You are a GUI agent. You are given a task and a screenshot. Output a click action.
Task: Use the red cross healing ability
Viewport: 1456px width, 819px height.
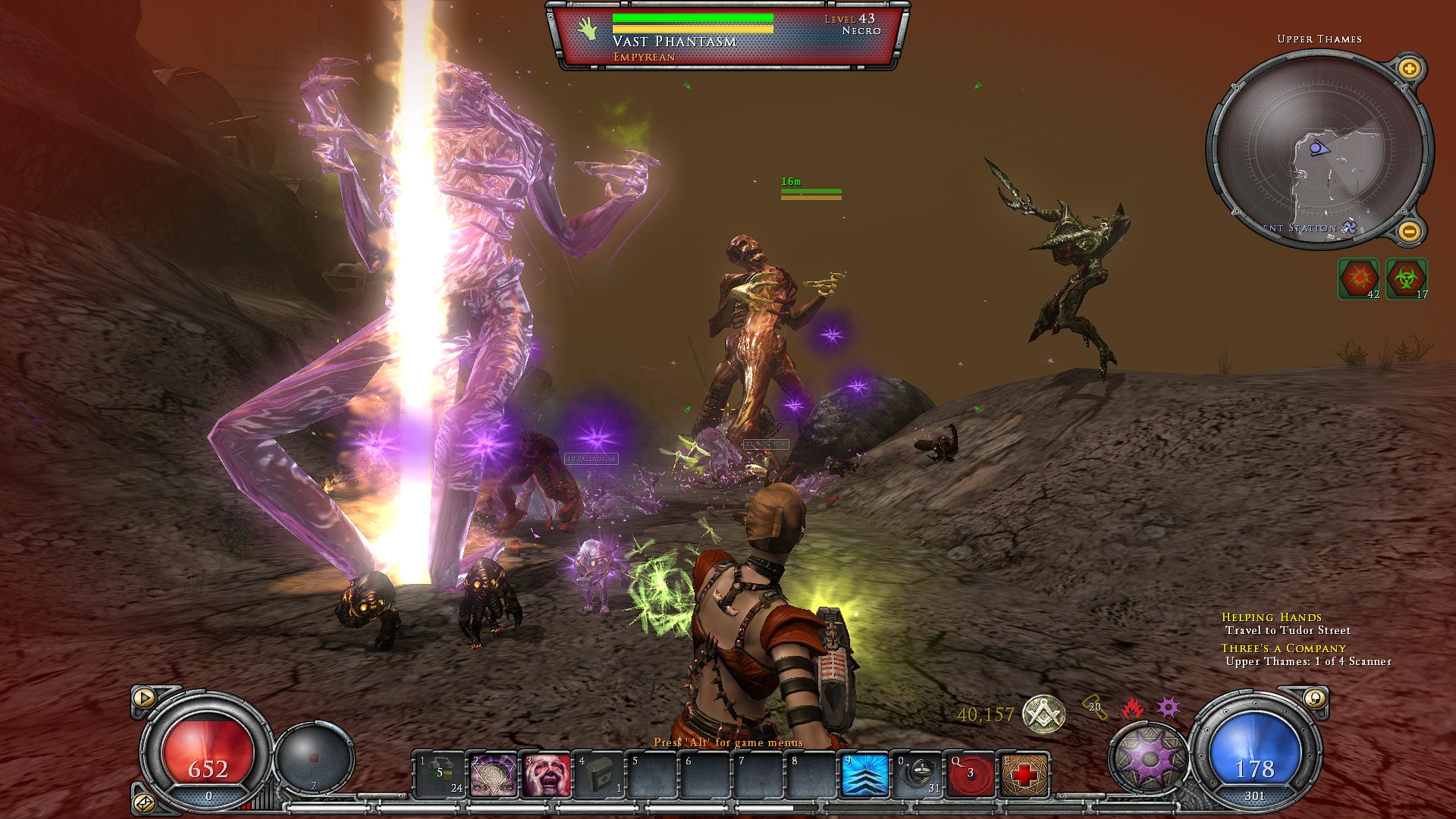[x=1025, y=775]
